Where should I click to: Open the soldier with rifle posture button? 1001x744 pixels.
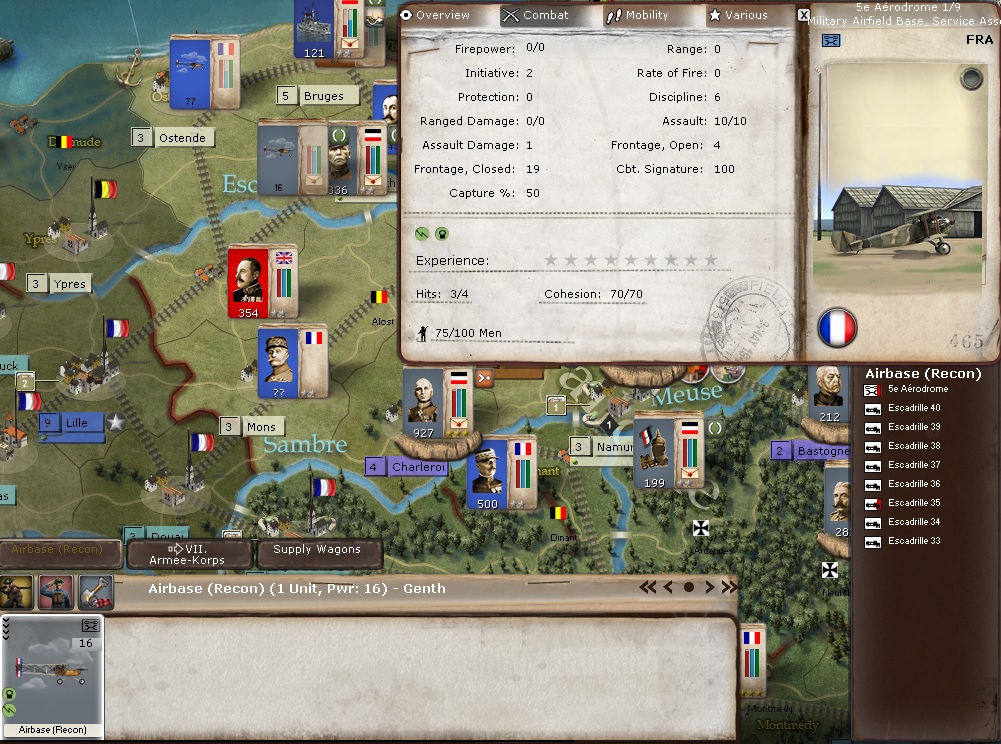(17, 592)
